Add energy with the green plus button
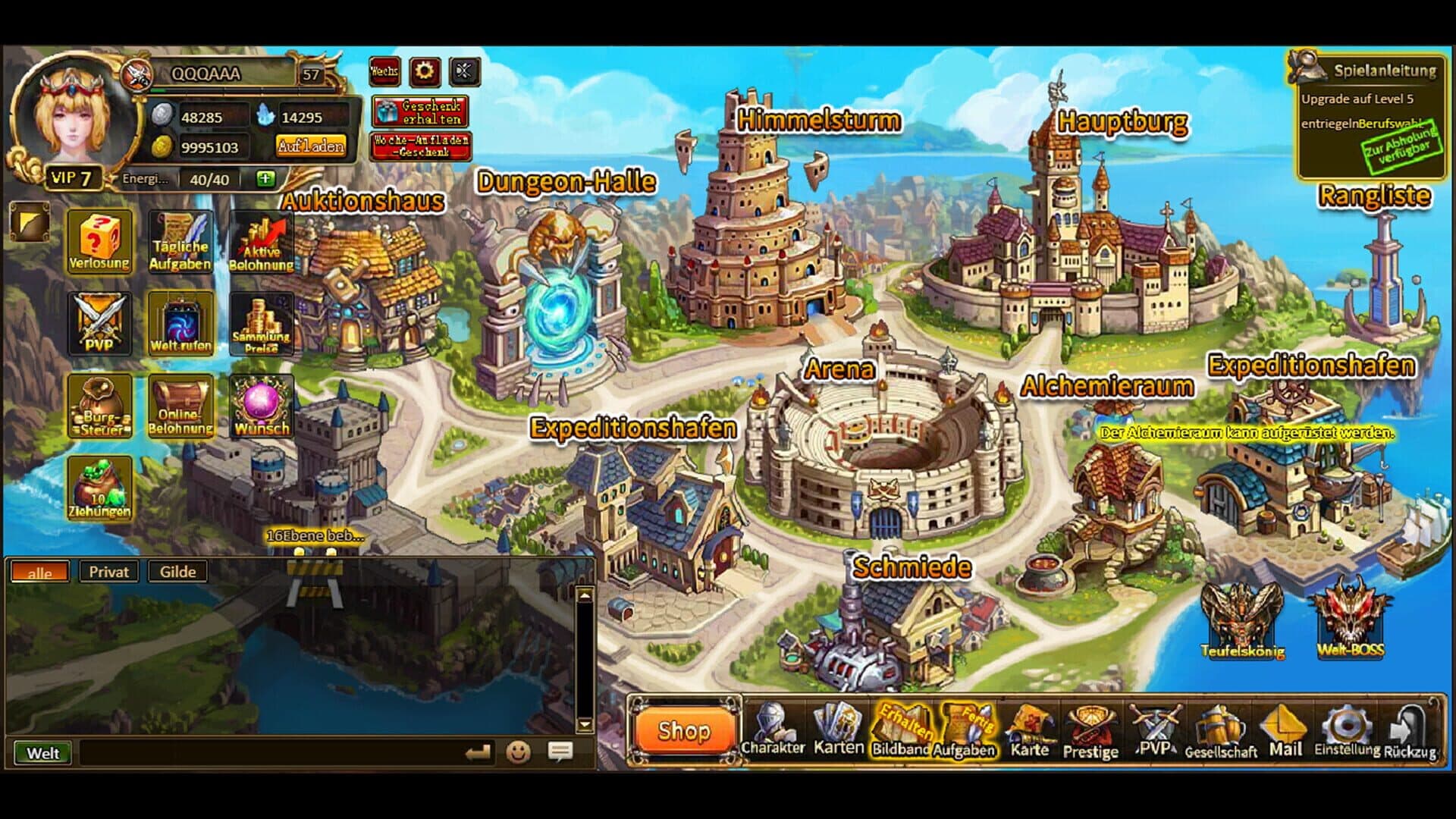The width and height of the screenshot is (1456, 819). click(x=265, y=179)
